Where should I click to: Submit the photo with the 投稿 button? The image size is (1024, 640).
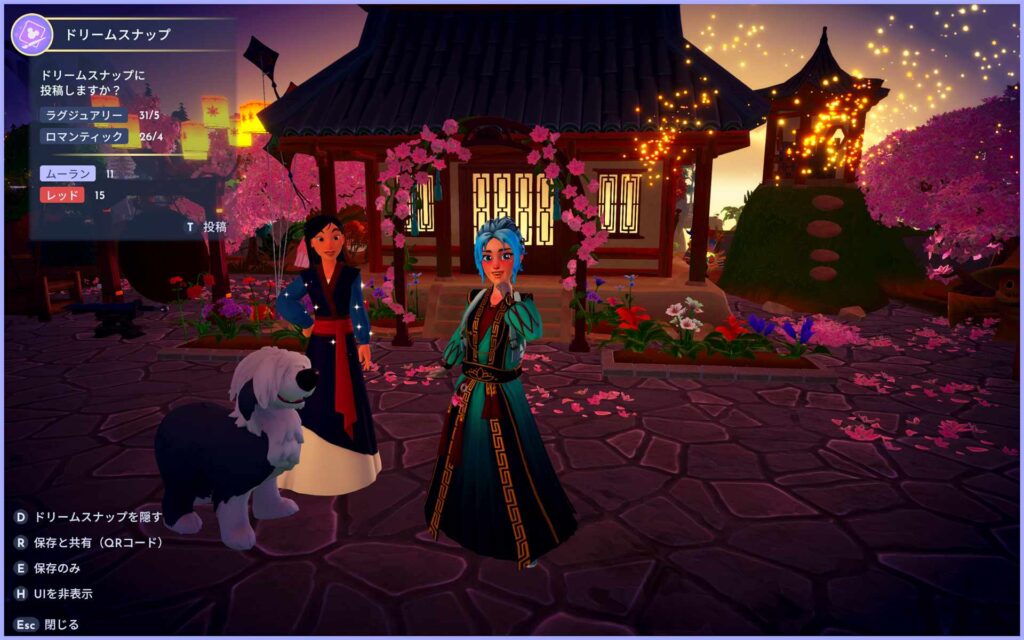pyautogui.click(x=207, y=227)
